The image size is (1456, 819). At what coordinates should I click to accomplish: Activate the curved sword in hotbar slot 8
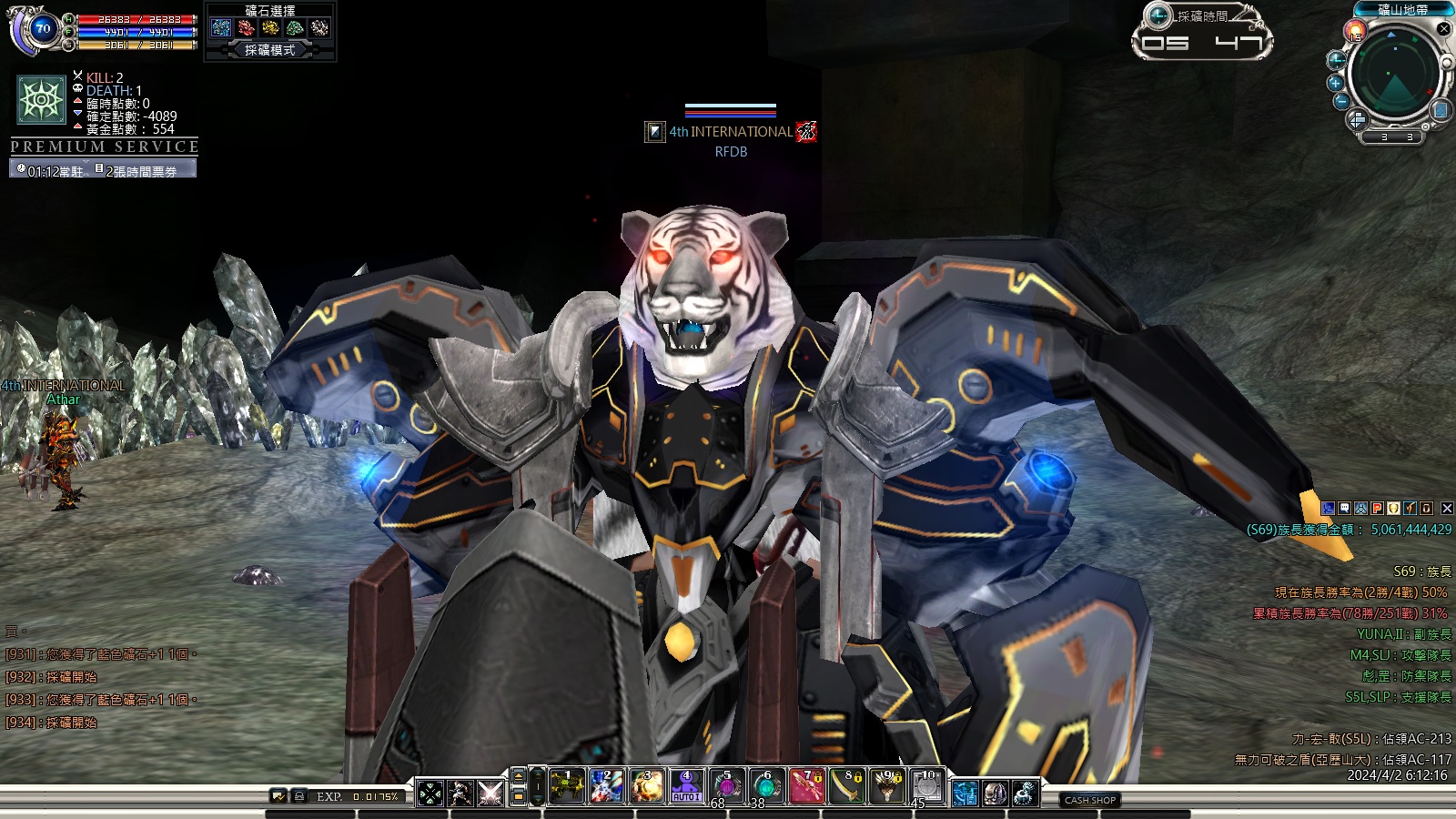[x=847, y=787]
